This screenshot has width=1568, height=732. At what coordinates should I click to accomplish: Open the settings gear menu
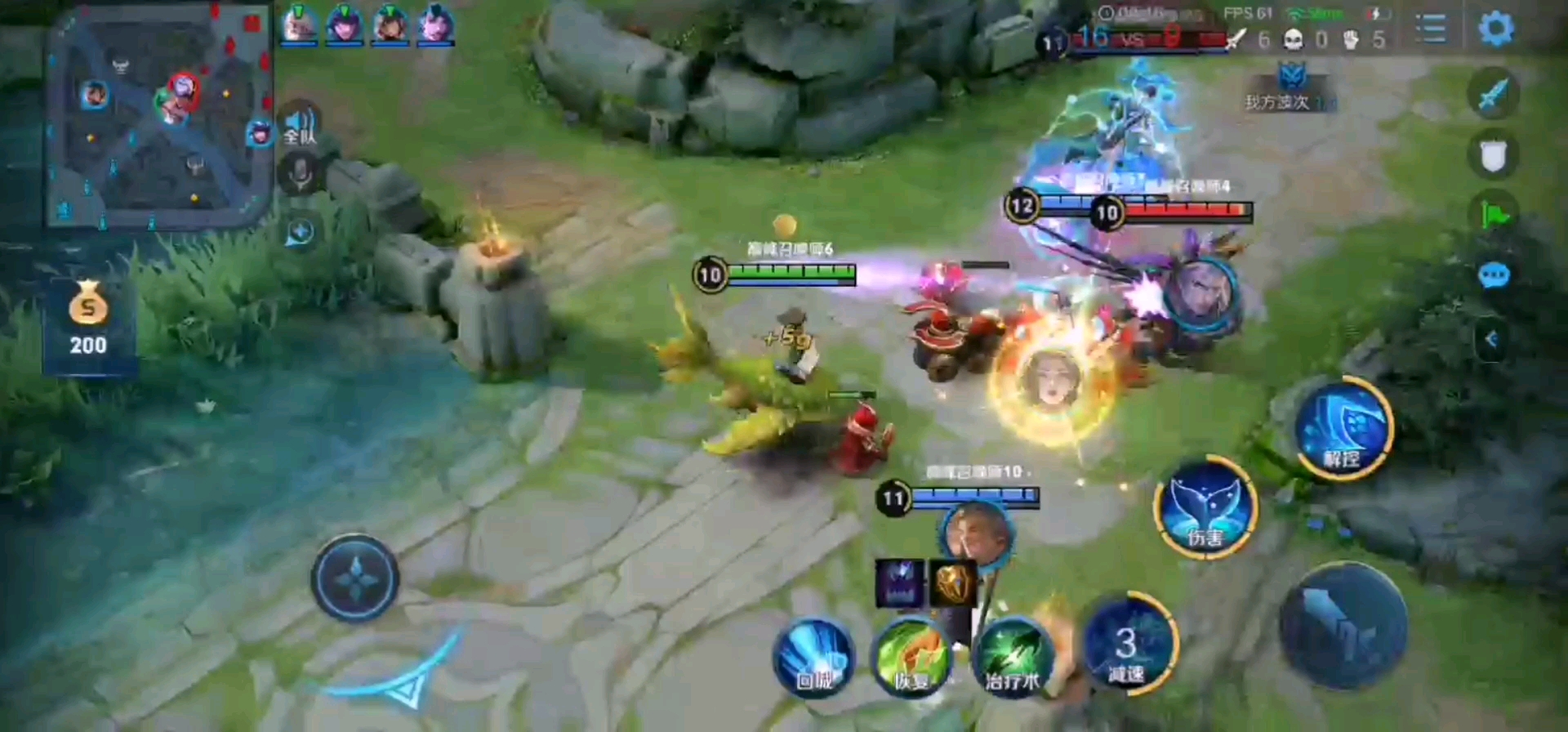(x=1495, y=29)
